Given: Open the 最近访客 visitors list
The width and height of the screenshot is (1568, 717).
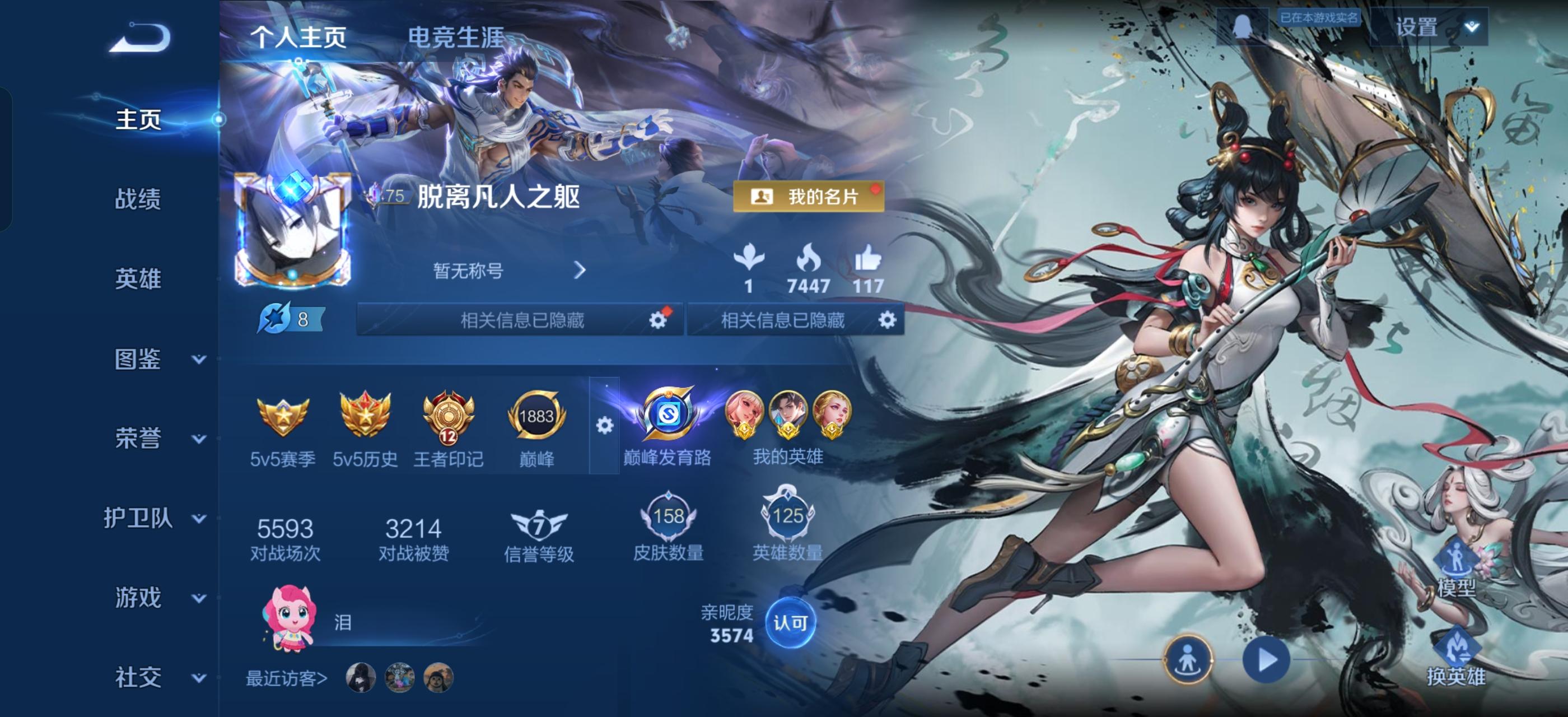Looking at the screenshot, I should 286,678.
